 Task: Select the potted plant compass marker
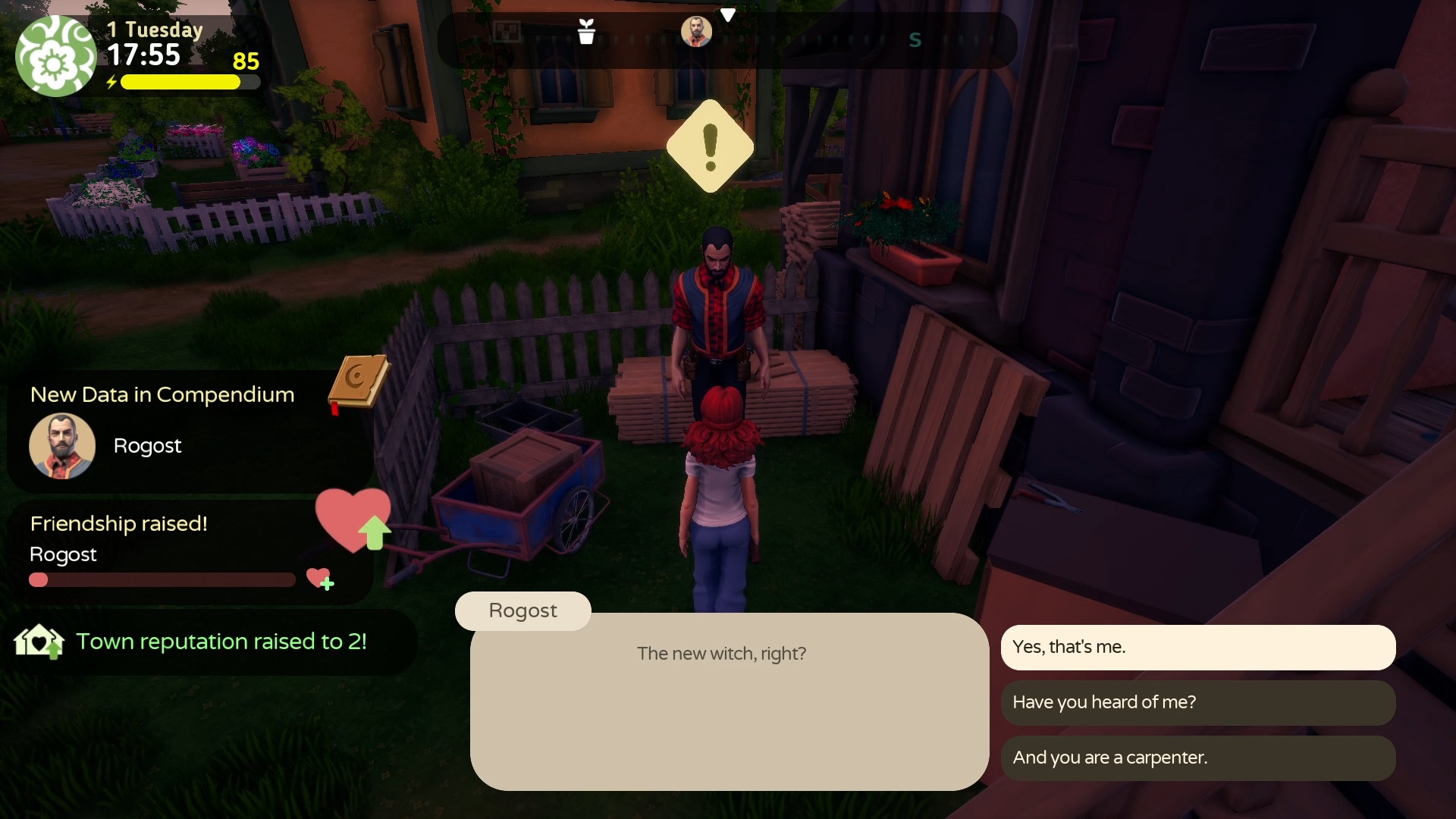586,32
